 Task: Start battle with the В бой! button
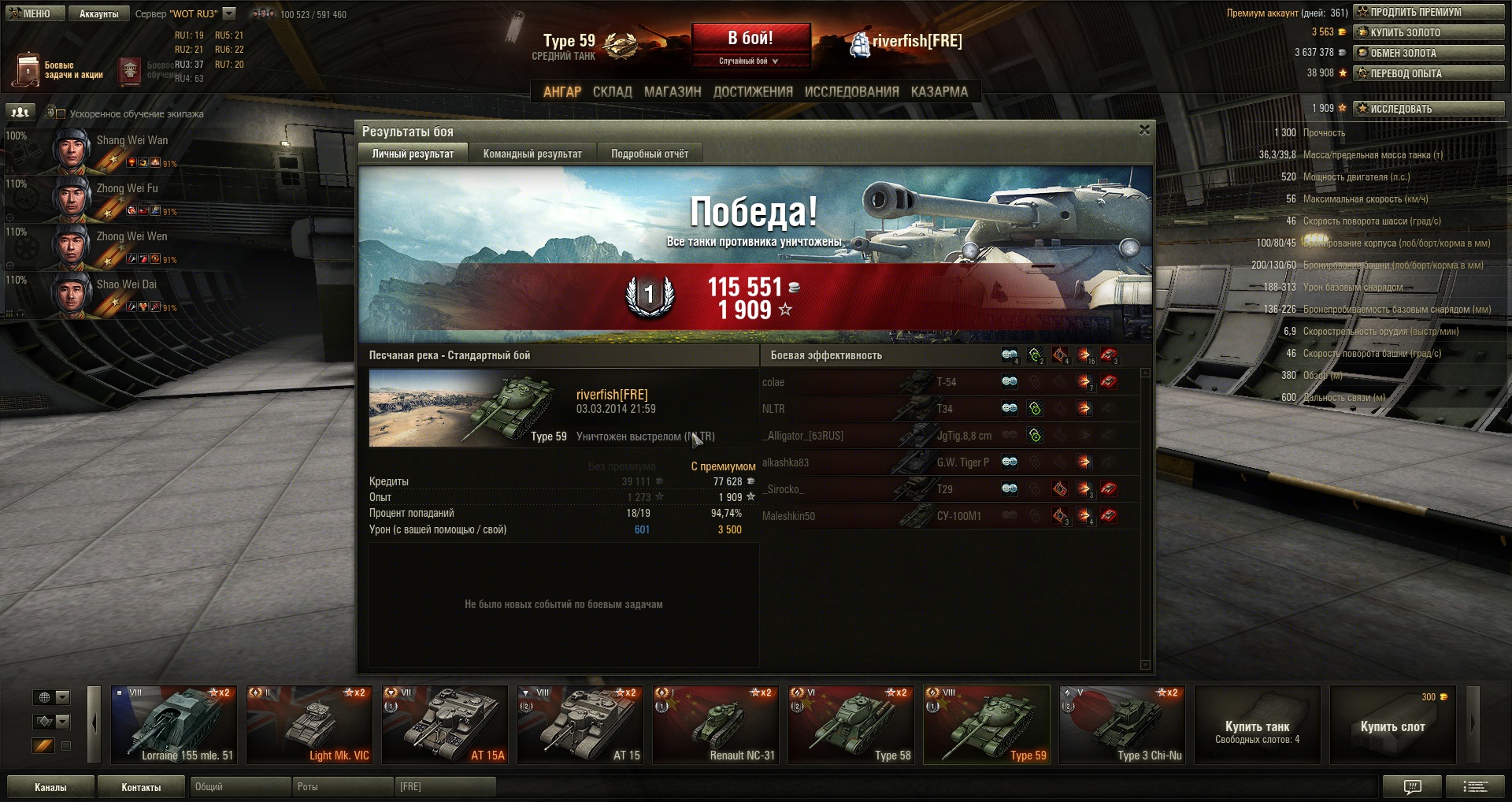[x=750, y=39]
